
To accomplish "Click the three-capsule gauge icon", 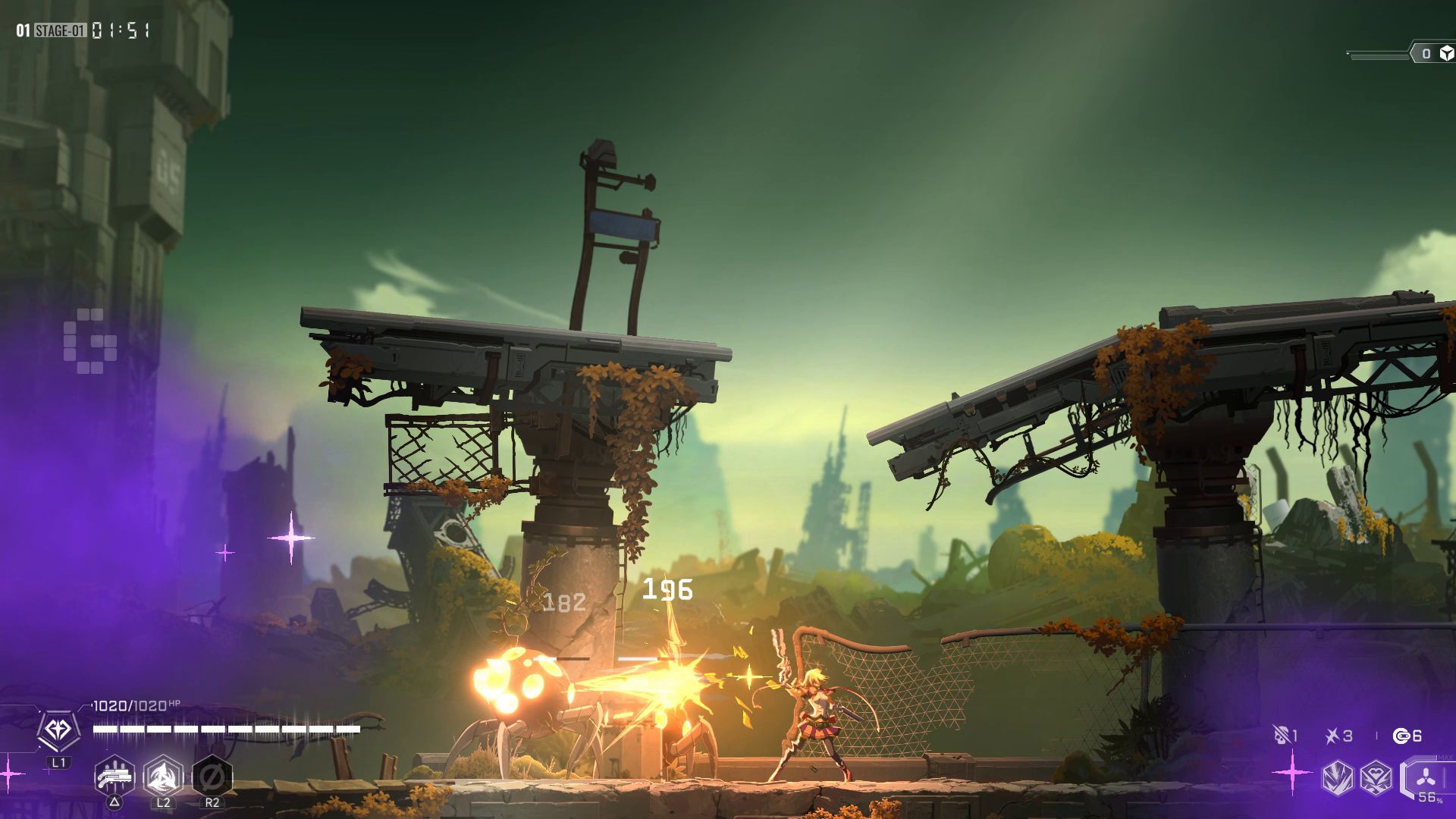I will pyautogui.click(x=1426, y=777).
